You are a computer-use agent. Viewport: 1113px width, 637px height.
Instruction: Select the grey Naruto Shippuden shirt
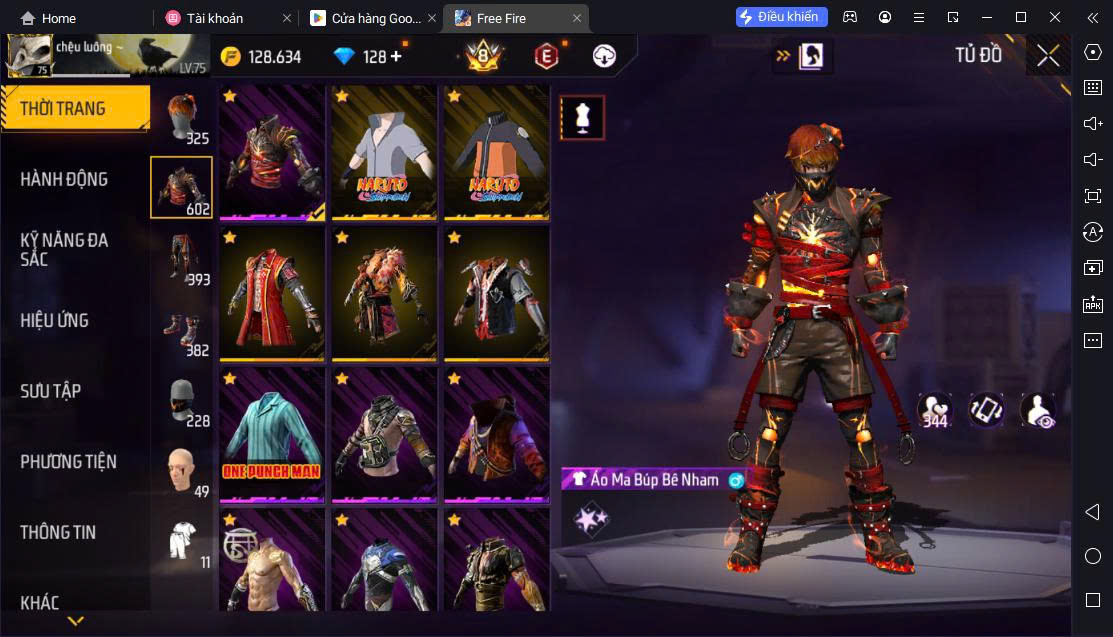point(384,152)
